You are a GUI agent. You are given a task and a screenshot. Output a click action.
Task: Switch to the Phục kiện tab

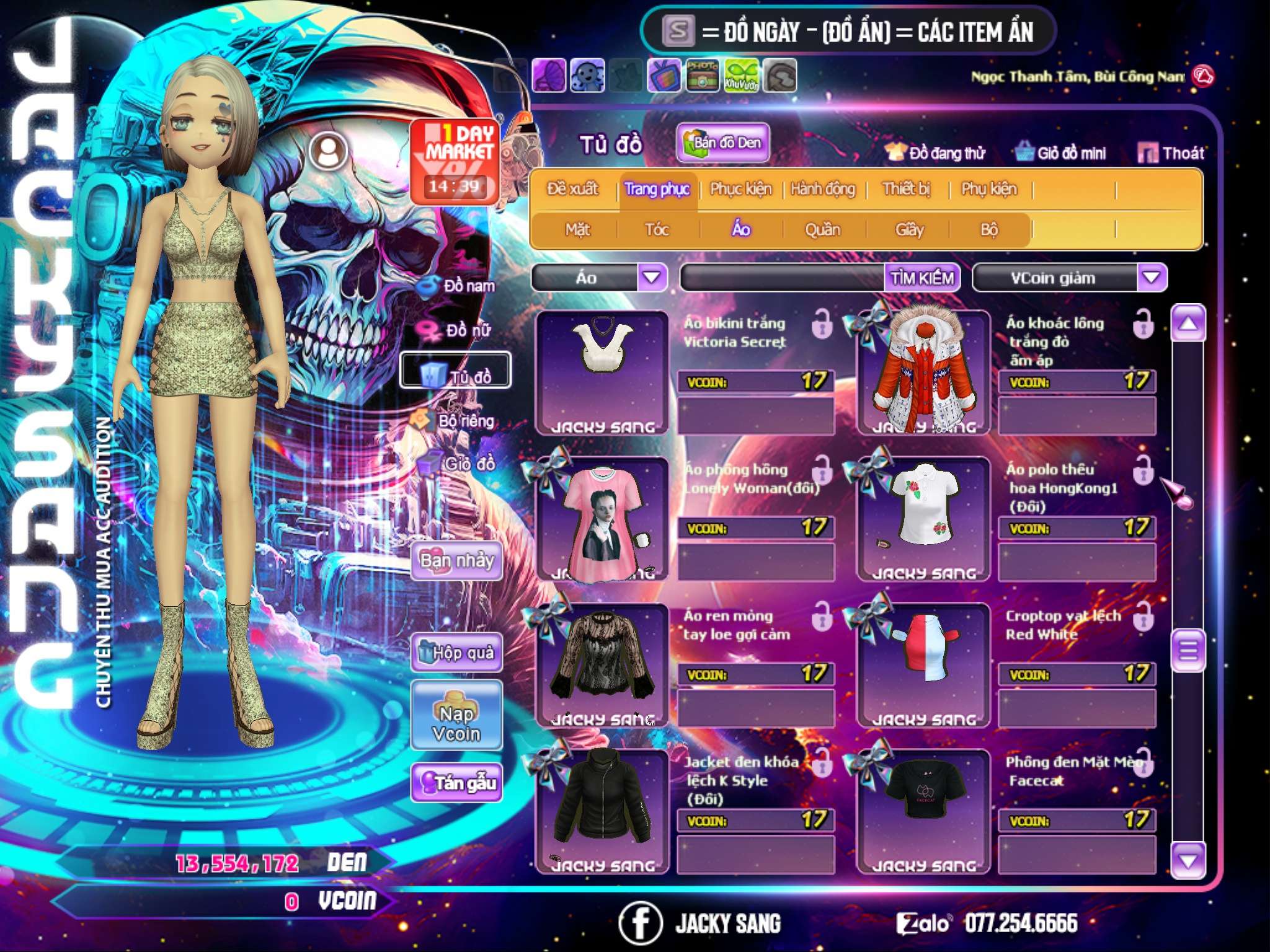[740, 189]
